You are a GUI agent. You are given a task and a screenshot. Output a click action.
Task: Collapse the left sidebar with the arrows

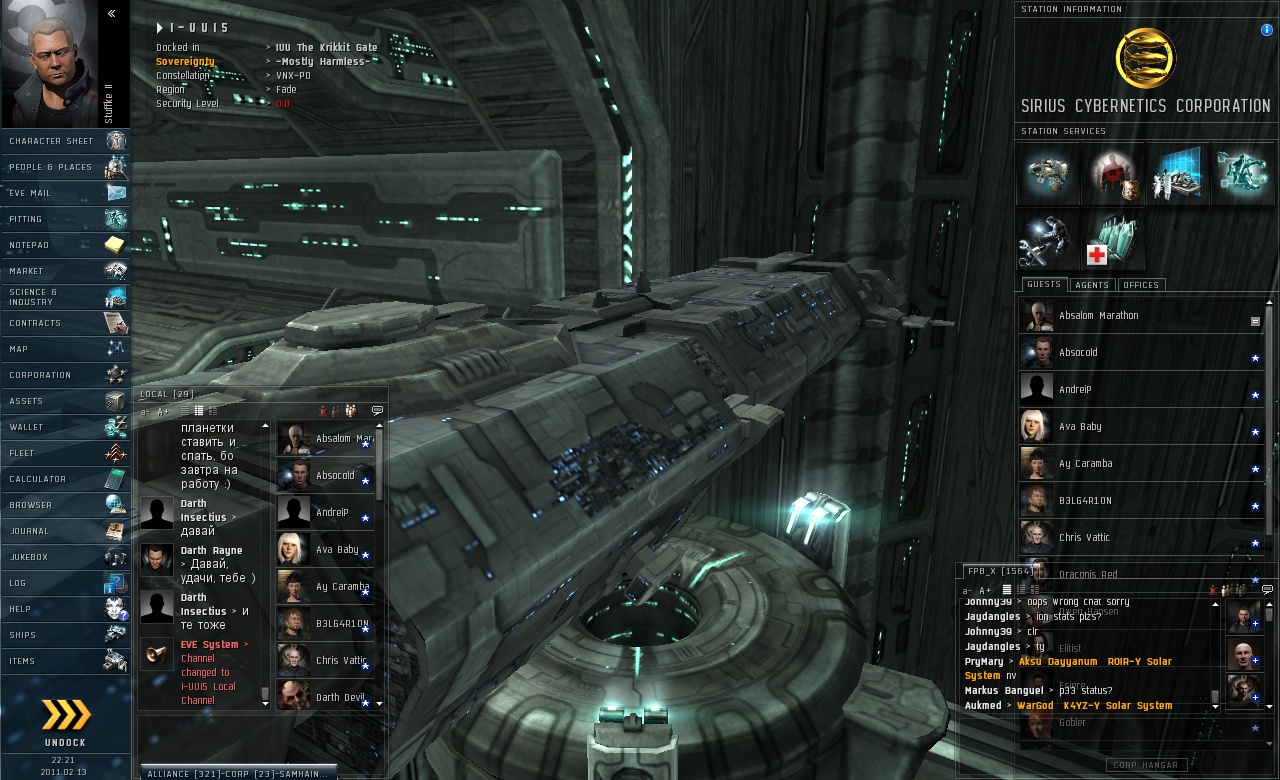[x=111, y=14]
